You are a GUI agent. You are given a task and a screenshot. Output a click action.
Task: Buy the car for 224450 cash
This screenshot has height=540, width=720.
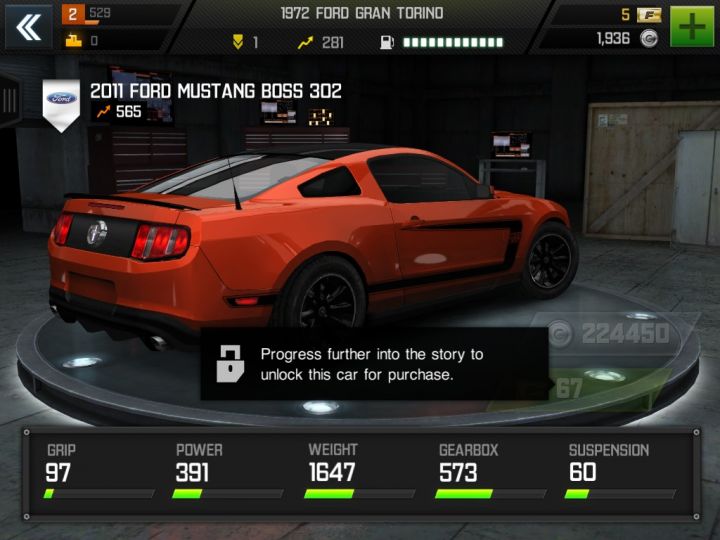pyautogui.click(x=610, y=334)
